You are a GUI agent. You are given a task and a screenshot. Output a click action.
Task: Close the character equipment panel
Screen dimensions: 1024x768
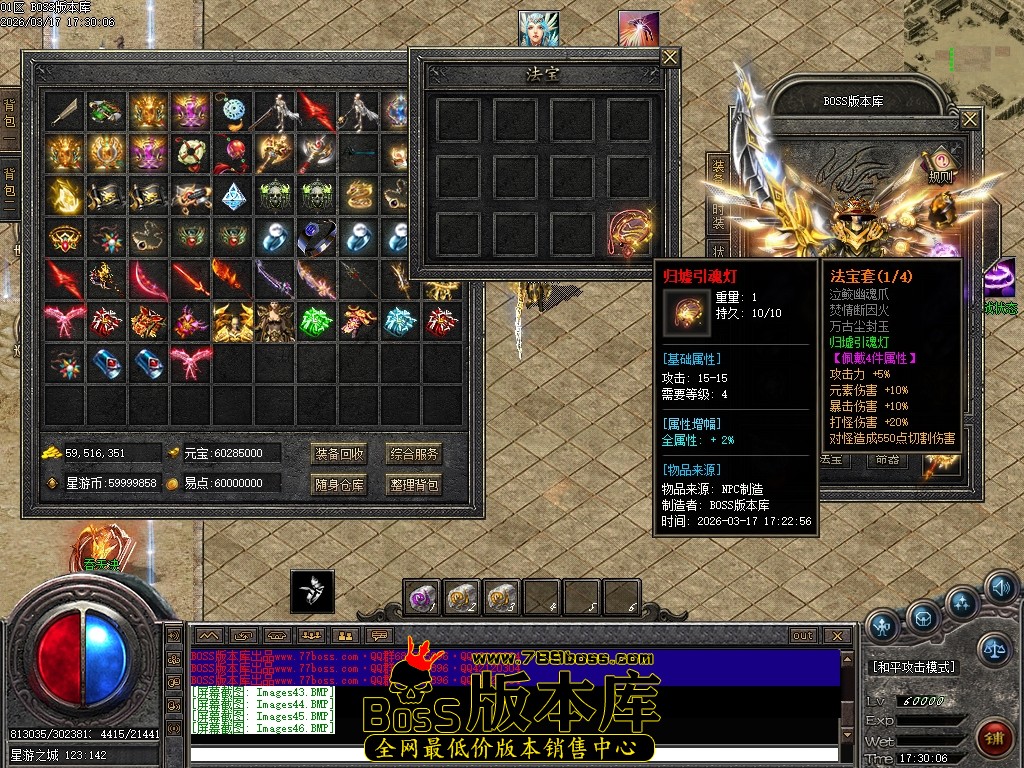970,120
